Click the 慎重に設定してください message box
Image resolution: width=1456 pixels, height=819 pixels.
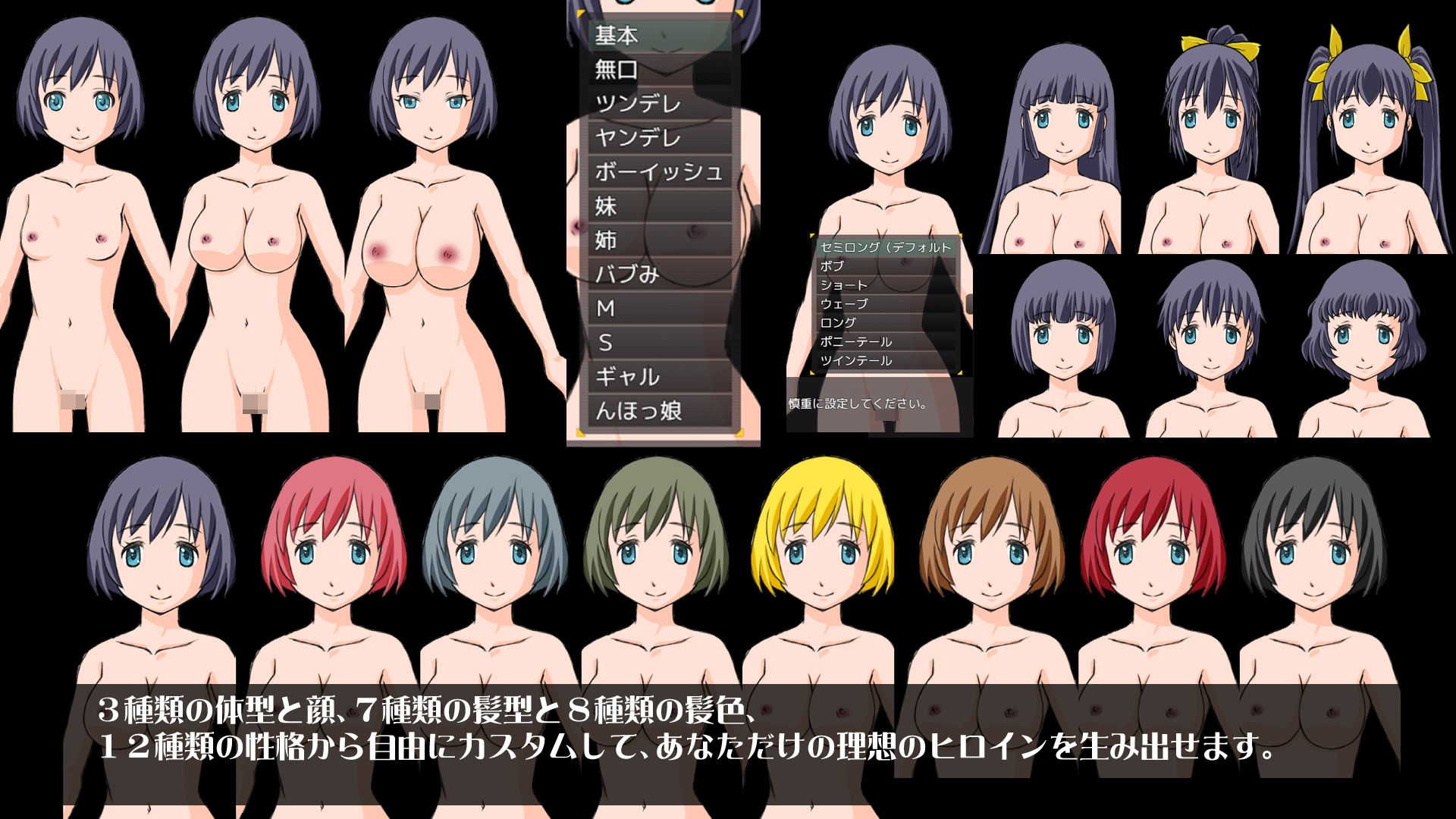[x=857, y=402]
